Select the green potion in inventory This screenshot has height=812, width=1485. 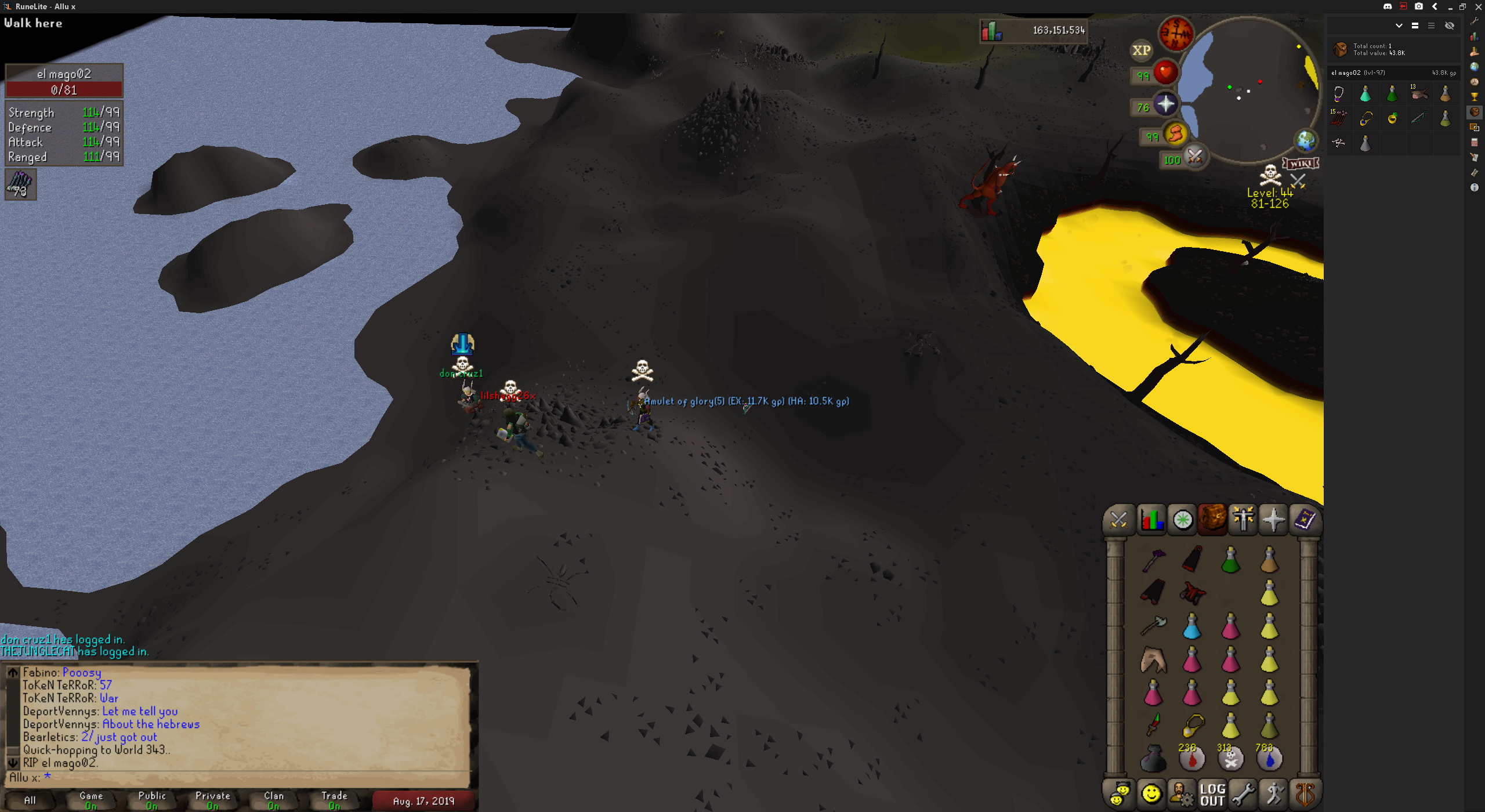pos(1230,560)
